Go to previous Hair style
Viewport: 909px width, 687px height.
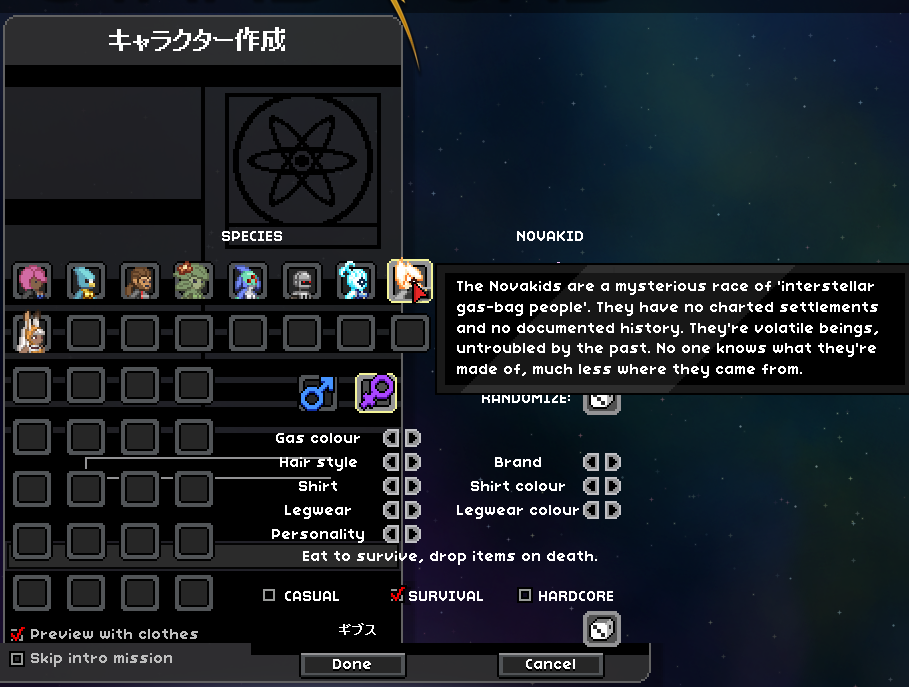(x=392, y=462)
